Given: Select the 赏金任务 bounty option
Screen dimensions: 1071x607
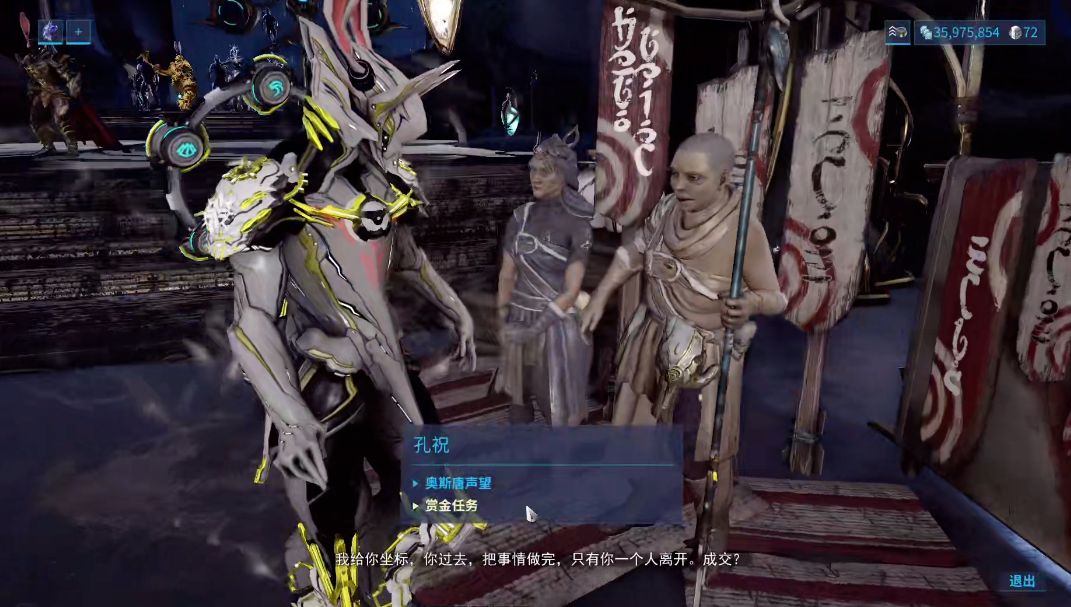Looking at the screenshot, I should coord(451,506).
